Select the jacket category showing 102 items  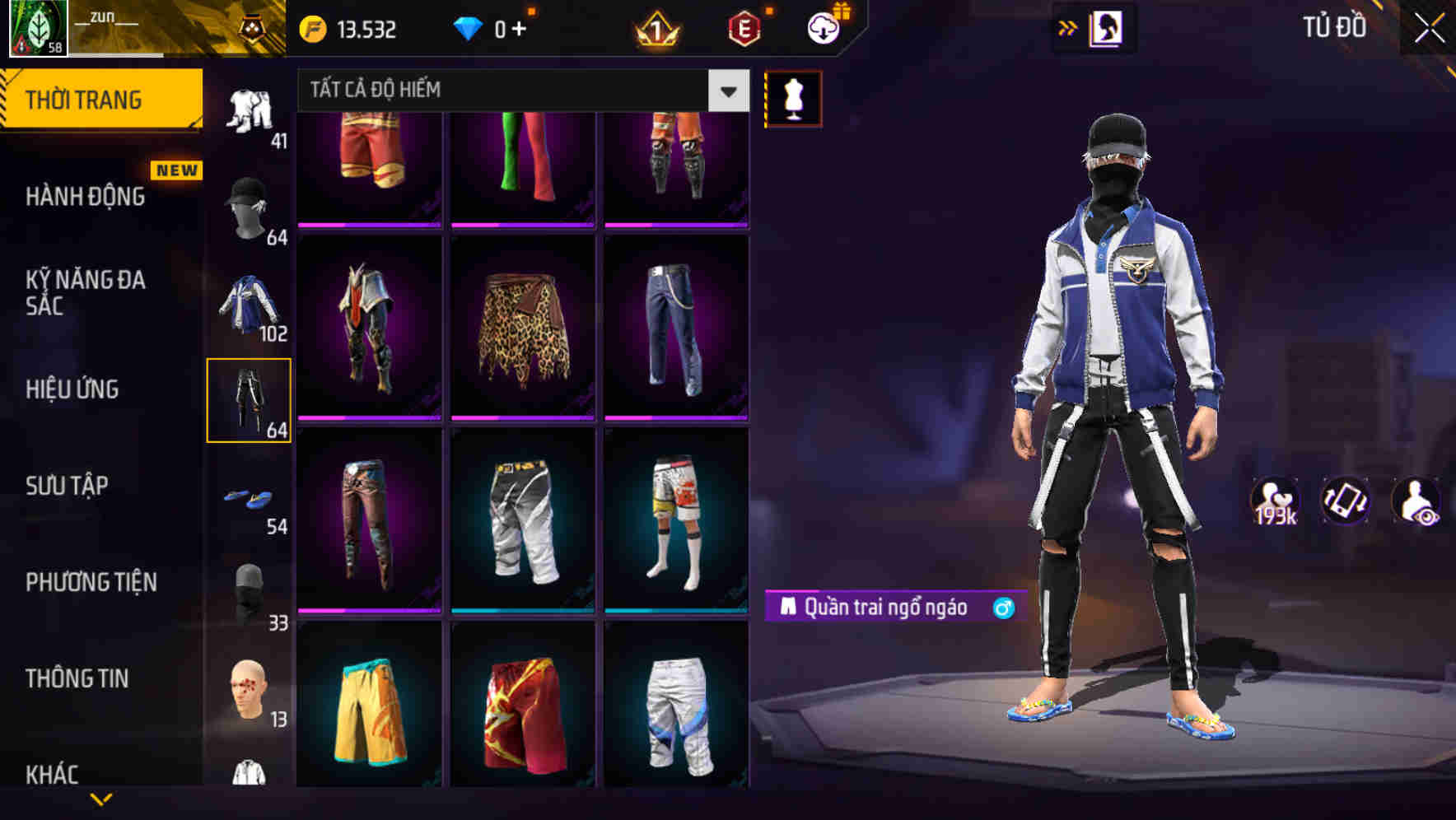coord(250,303)
